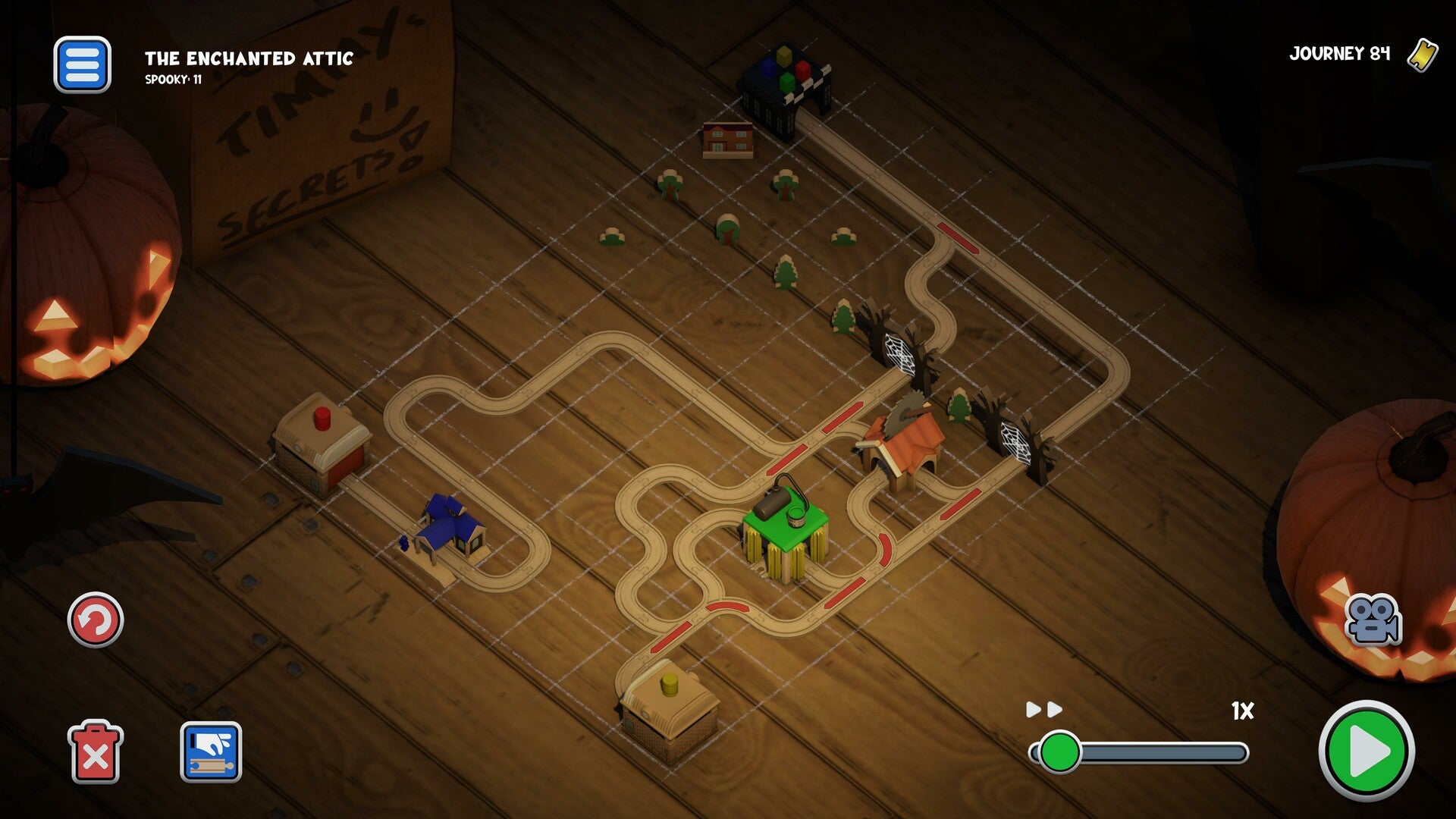
Task: Click the red undo arrow button
Action: tap(96, 620)
